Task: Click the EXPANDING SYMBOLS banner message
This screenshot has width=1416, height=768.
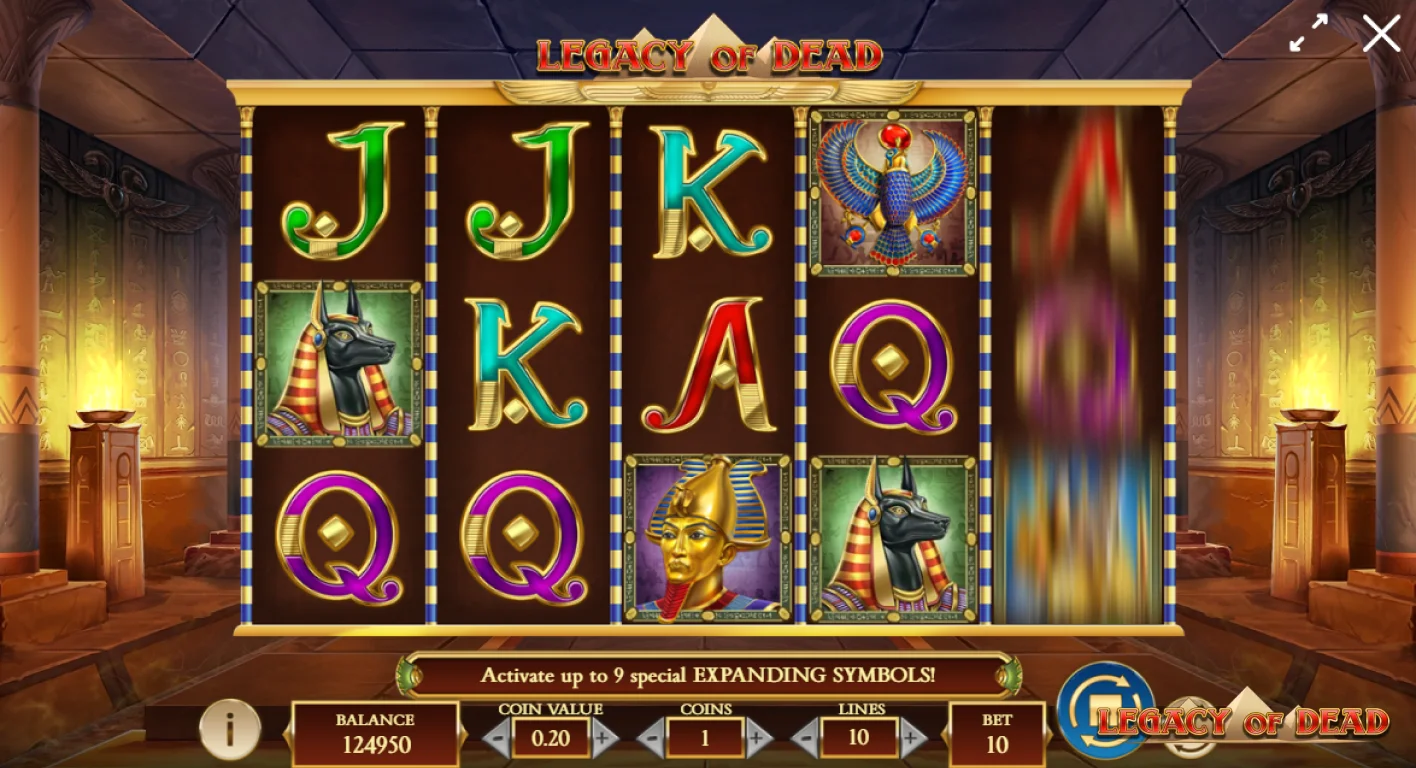Action: tap(707, 673)
